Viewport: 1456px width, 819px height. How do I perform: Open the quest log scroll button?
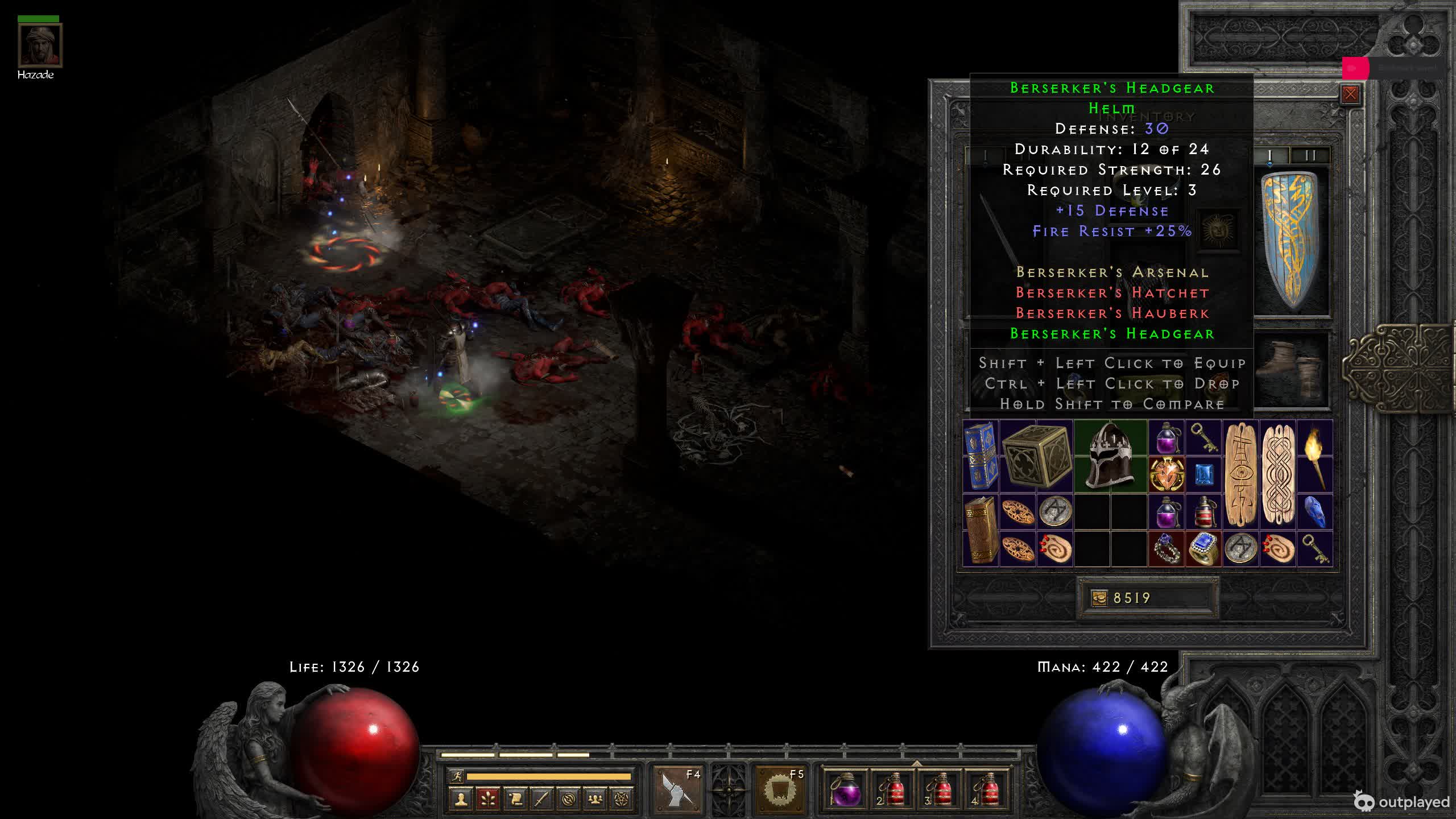pyautogui.click(x=515, y=799)
